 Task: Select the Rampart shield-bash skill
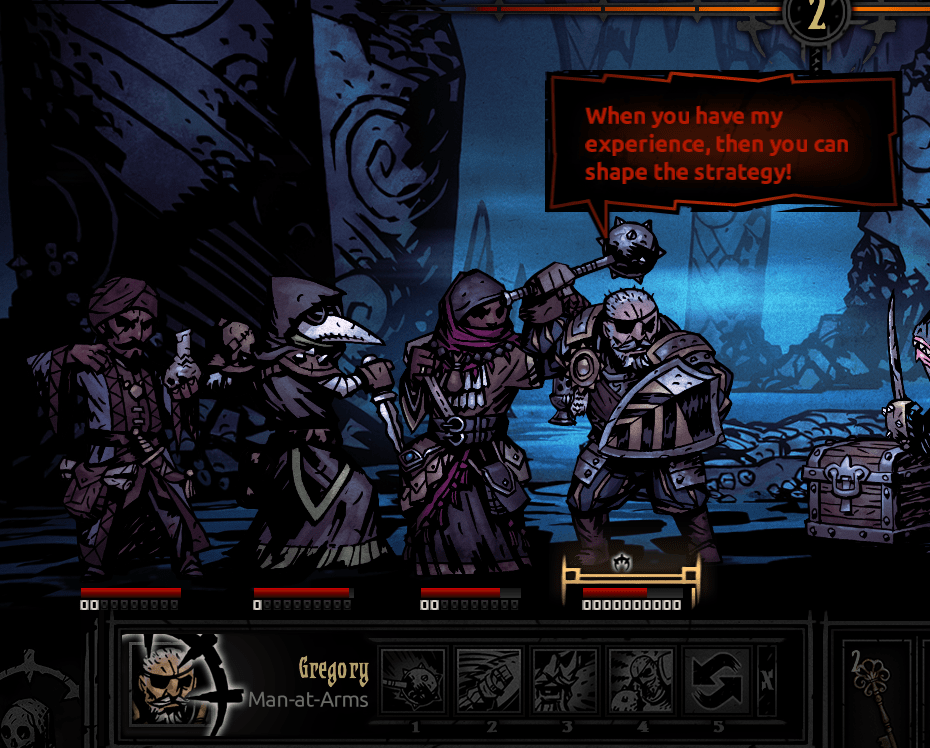488,681
